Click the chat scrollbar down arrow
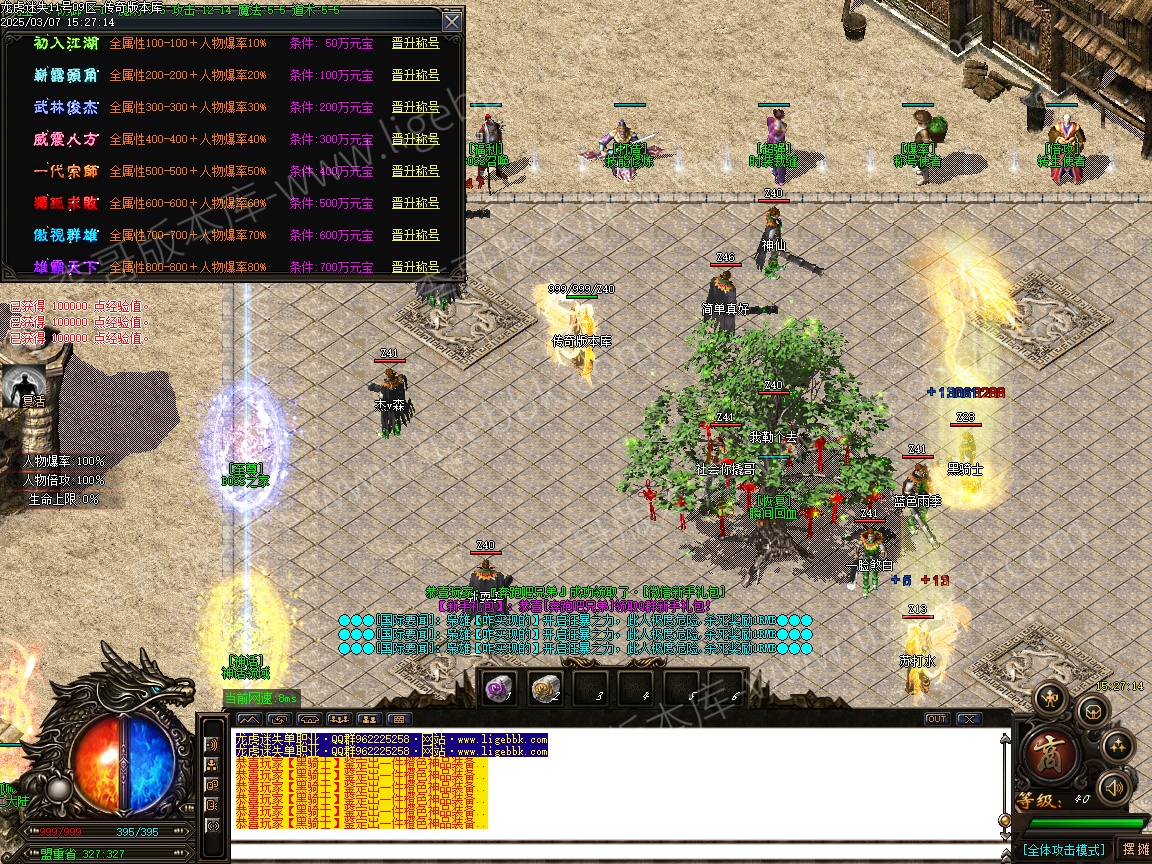 coord(1005,835)
